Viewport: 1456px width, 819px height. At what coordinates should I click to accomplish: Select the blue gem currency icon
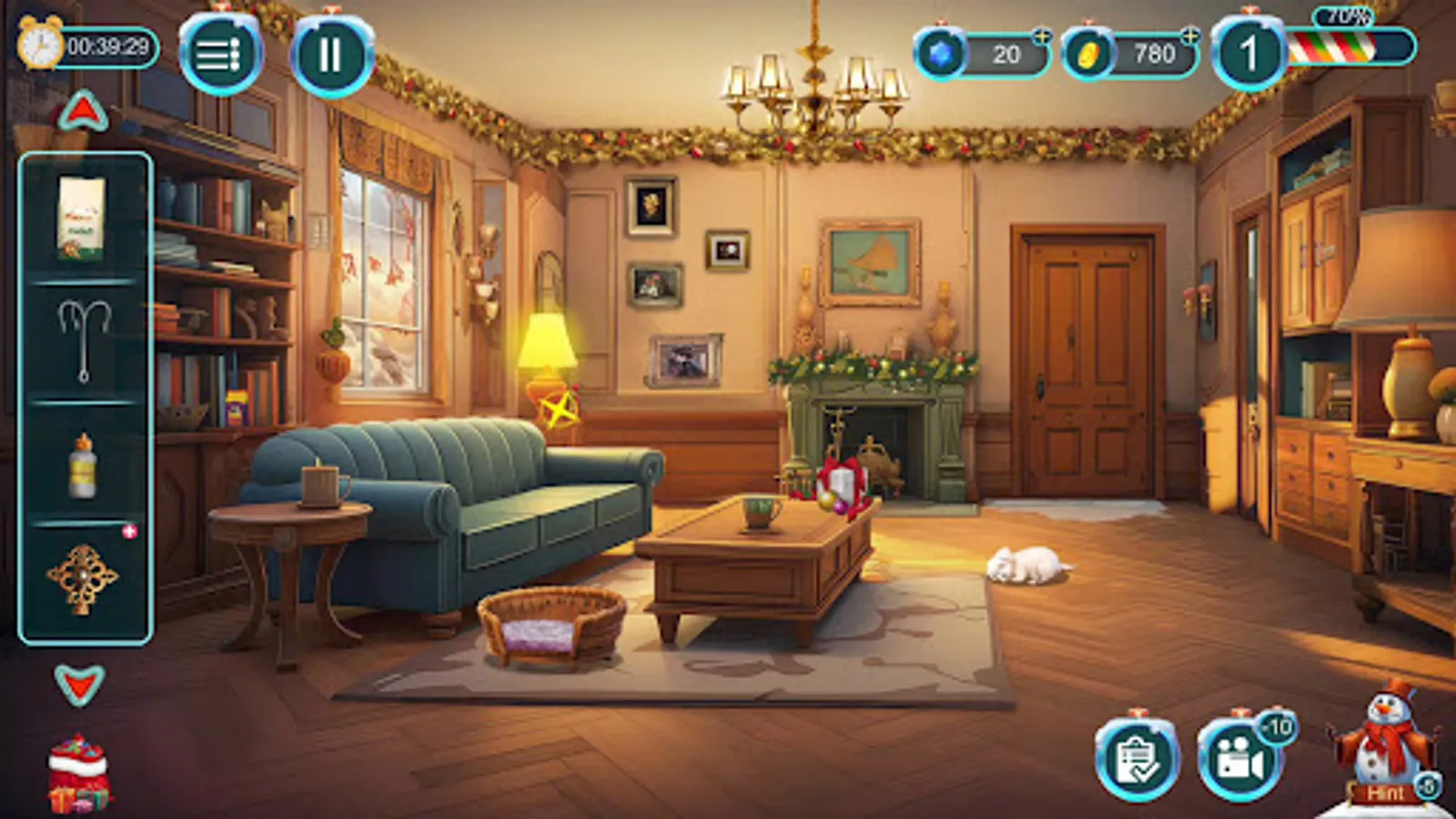pos(939,52)
